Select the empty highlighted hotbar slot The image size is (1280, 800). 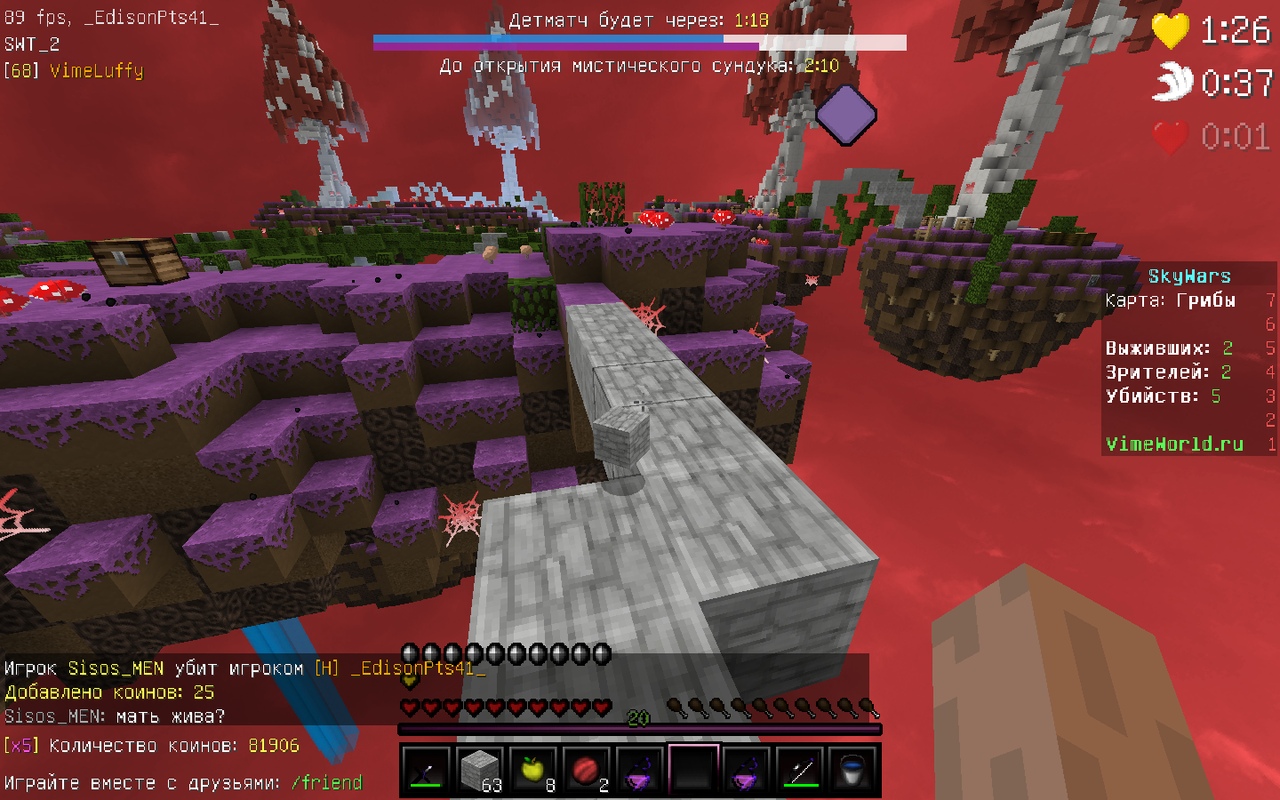click(x=692, y=770)
